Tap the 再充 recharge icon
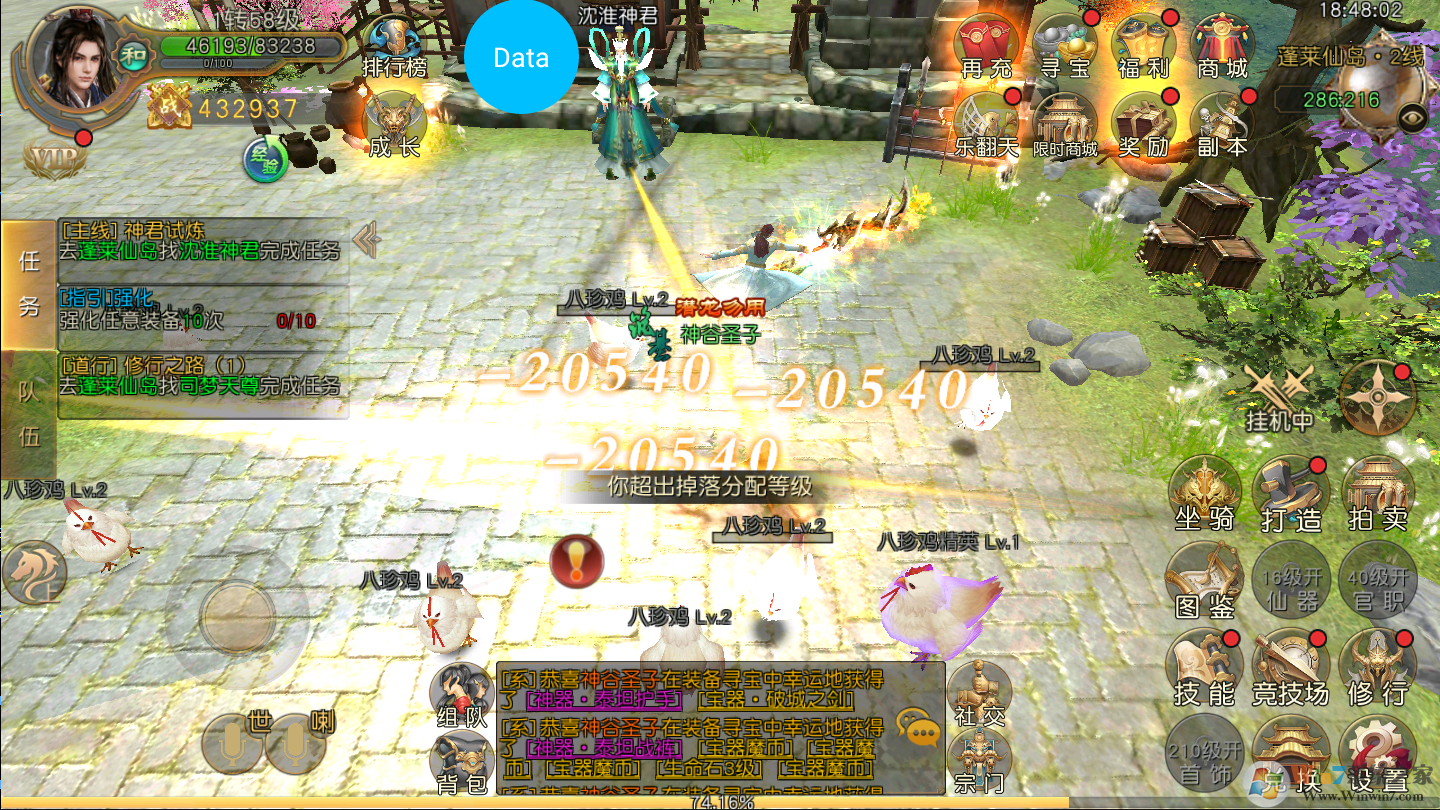This screenshot has height=810, width=1440. pos(987,46)
